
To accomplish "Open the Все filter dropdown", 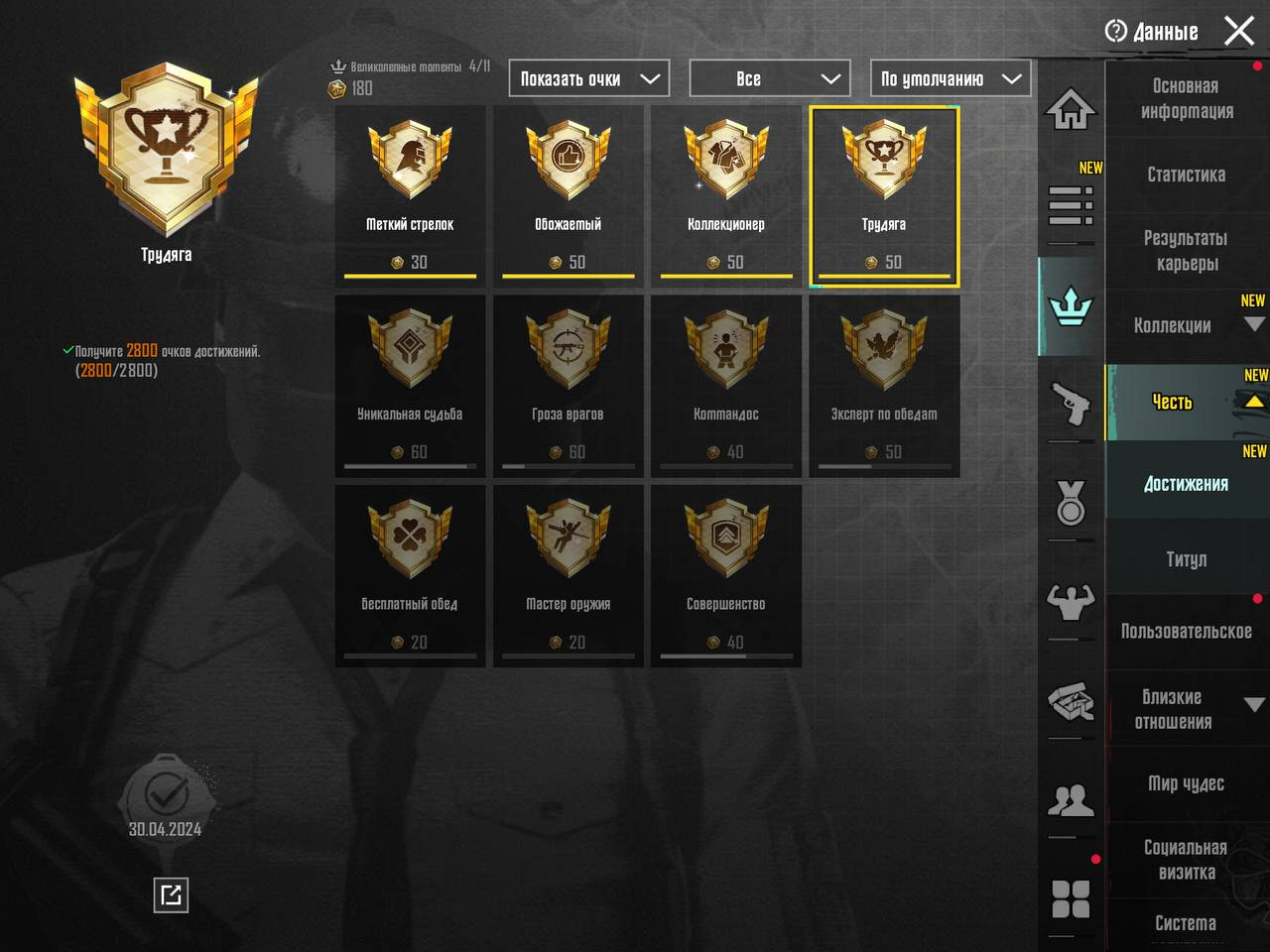I will 770,78.
